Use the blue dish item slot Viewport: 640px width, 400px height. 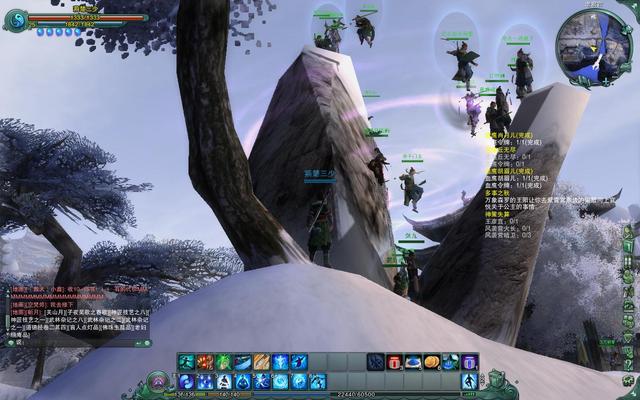tap(413, 362)
